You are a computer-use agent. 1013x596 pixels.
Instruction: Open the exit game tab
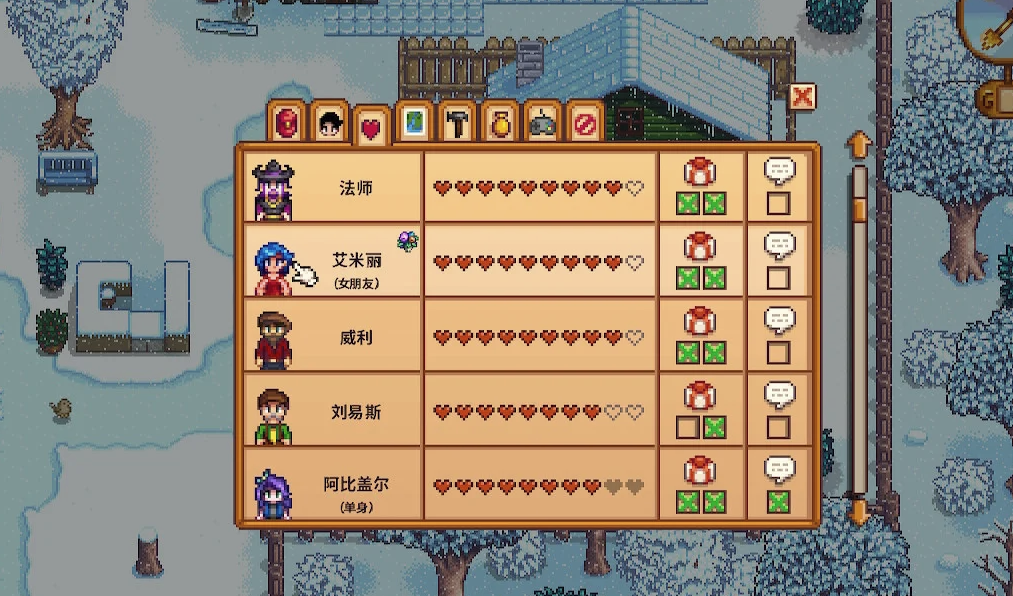pyautogui.click(x=583, y=123)
